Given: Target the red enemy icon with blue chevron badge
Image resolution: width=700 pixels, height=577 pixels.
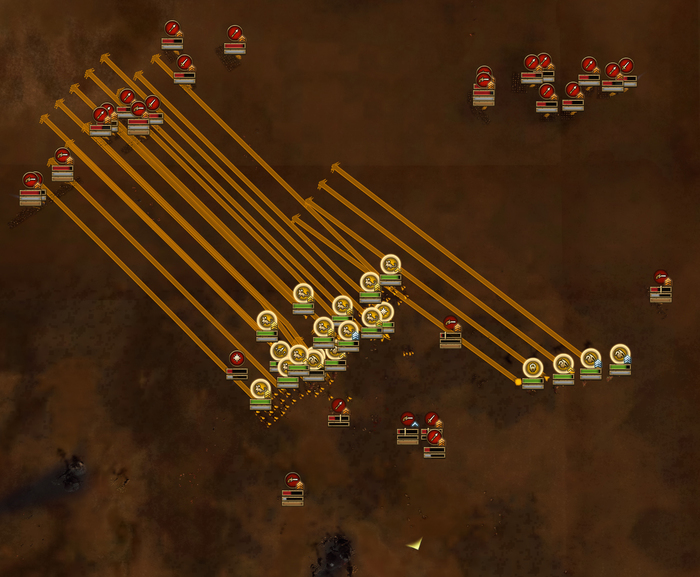Looking at the screenshot, I should 408,420.
